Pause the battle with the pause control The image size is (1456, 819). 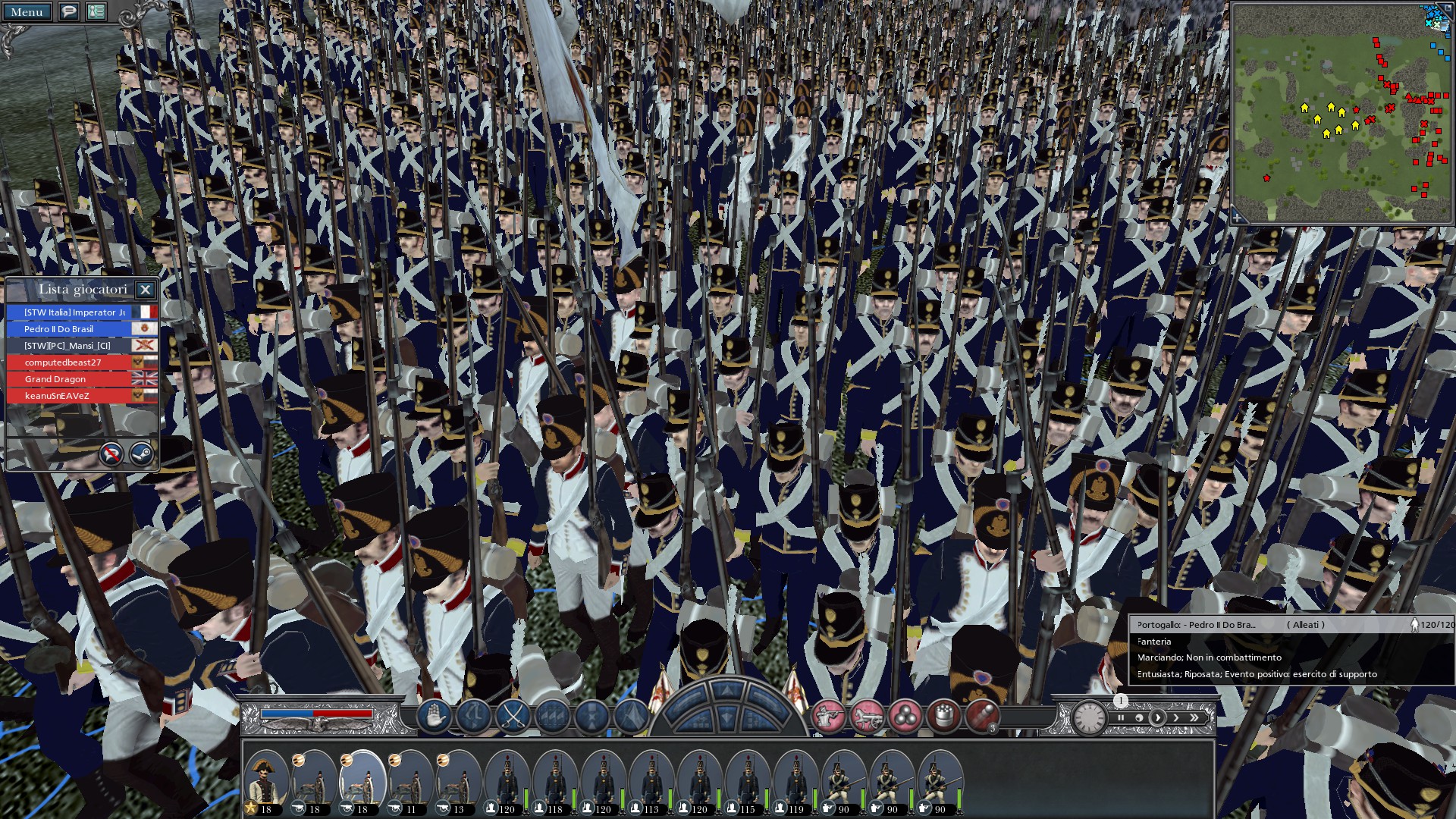[x=1121, y=717]
